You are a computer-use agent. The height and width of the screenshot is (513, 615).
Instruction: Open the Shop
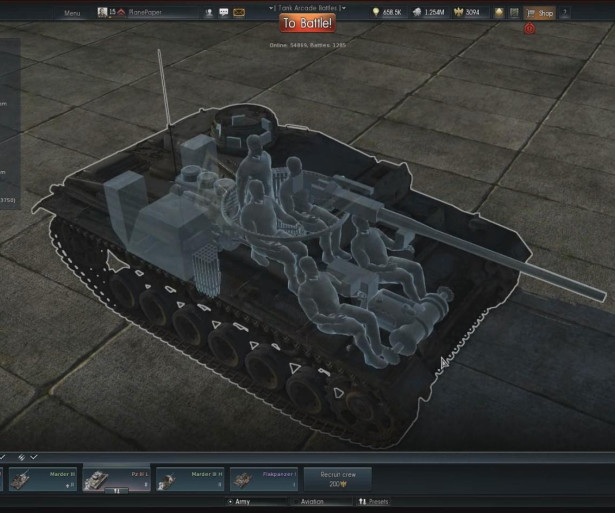point(541,14)
